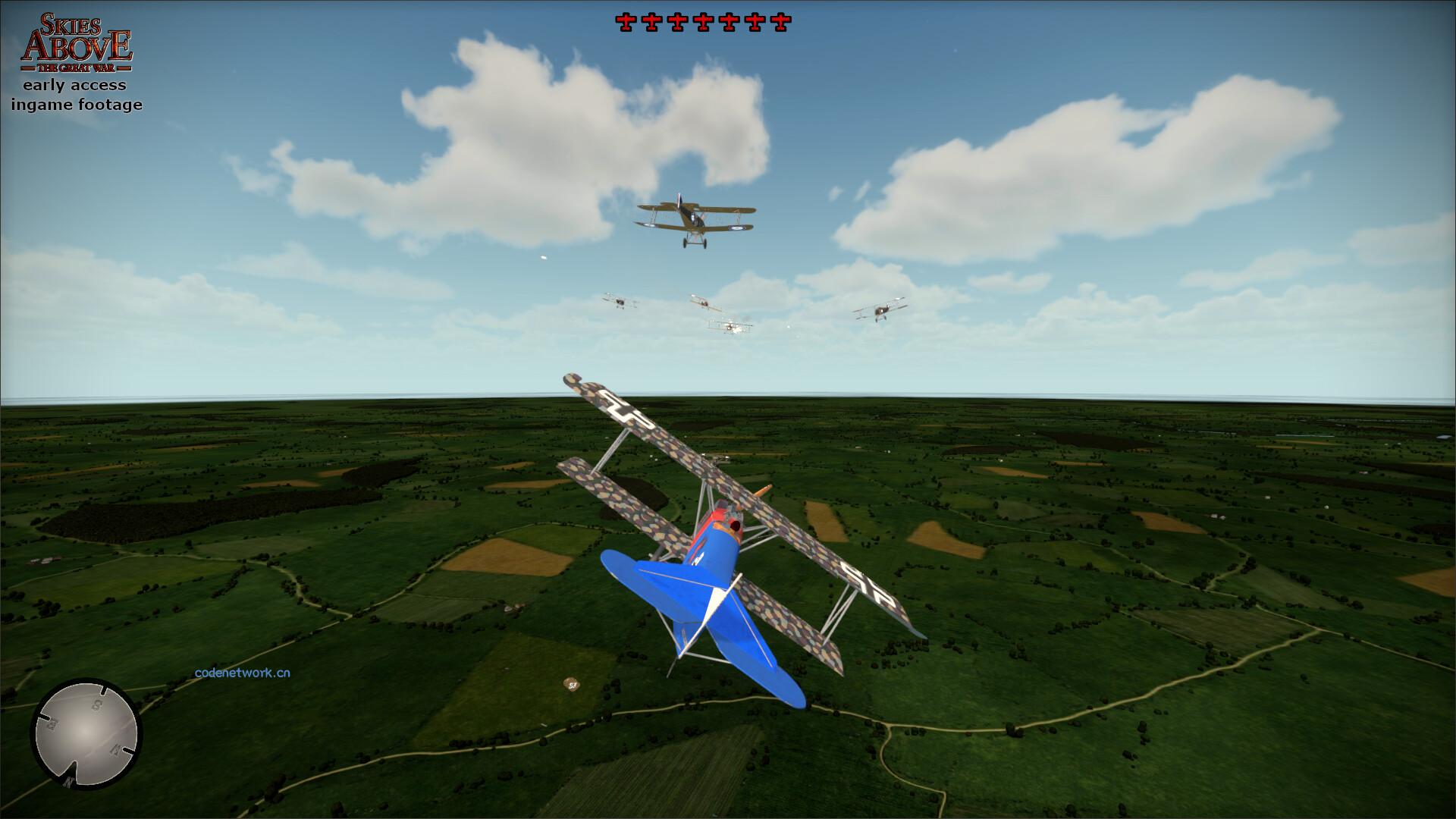
Task: Open the codenetwork.cn watermark link
Action: (x=244, y=674)
